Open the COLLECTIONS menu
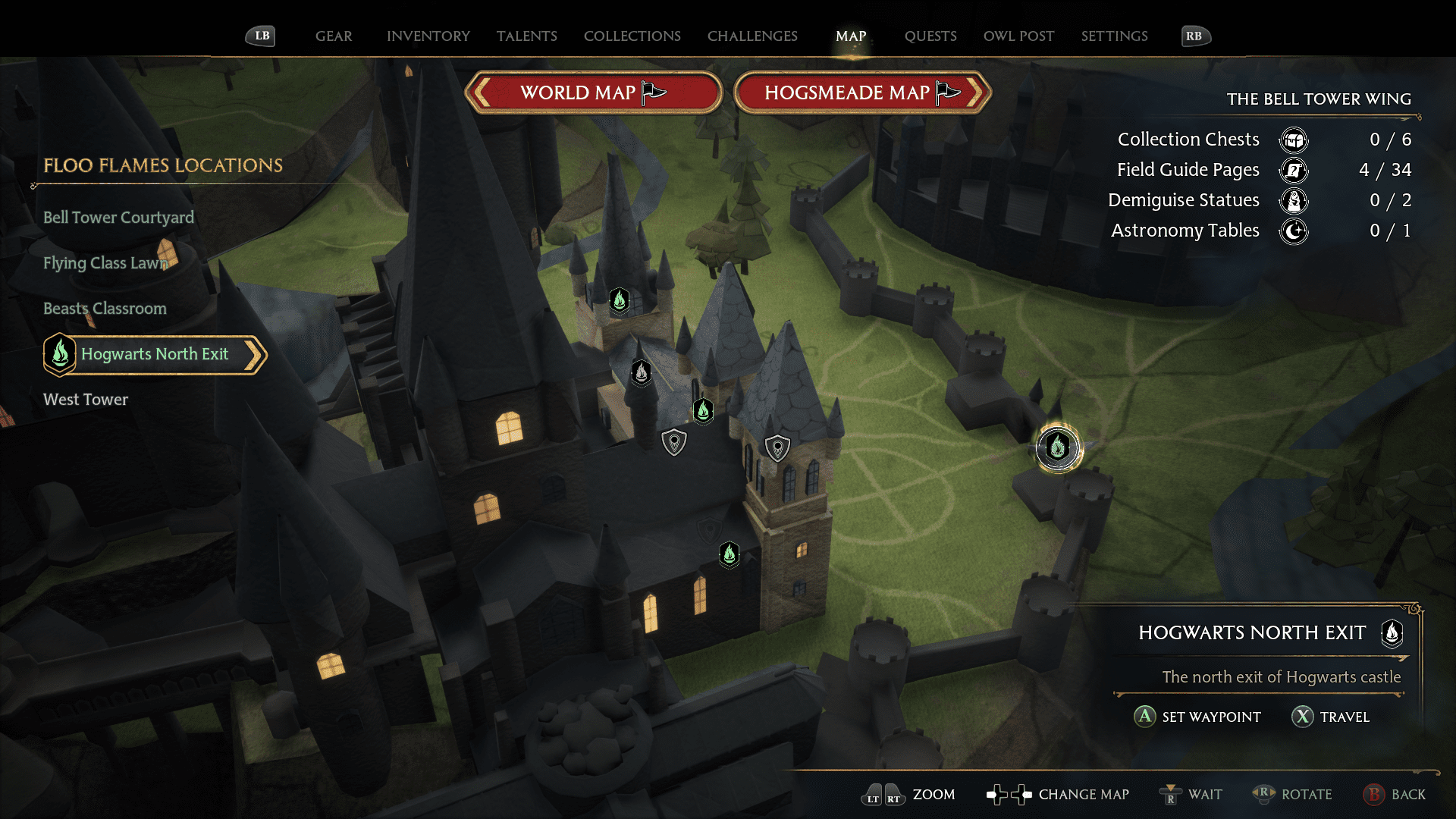This screenshot has width=1456, height=819. (x=632, y=36)
